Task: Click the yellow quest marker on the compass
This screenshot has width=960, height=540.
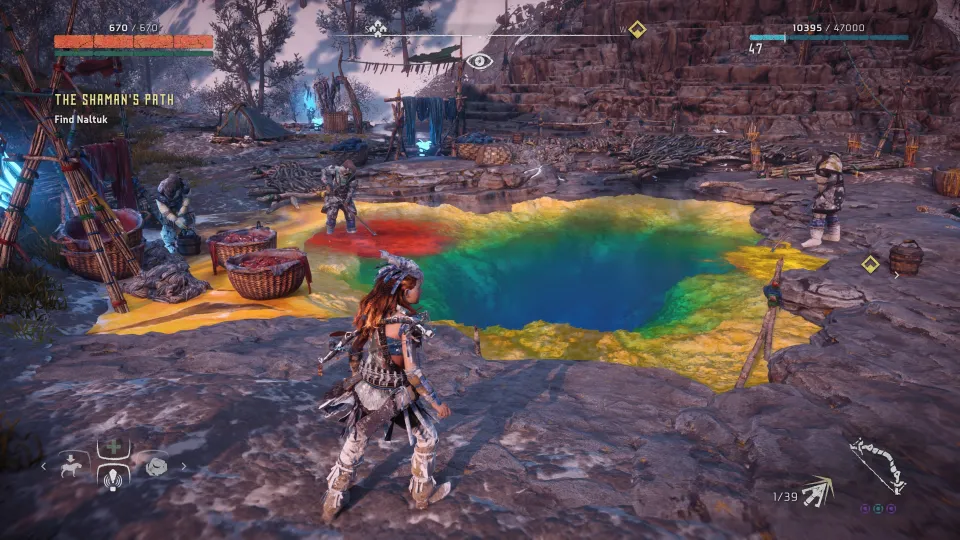Action: [x=637, y=29]
